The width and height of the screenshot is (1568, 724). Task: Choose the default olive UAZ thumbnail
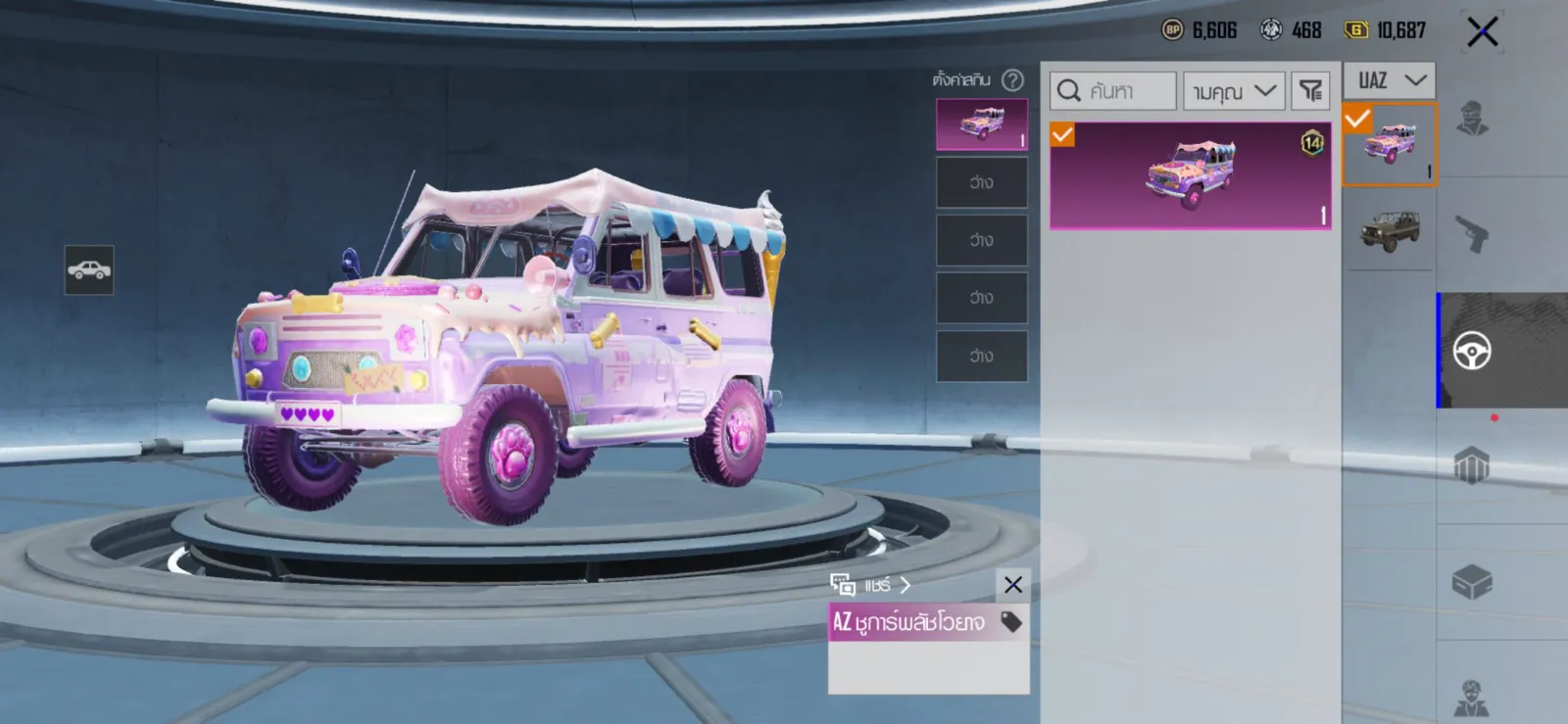(1390, 231)
